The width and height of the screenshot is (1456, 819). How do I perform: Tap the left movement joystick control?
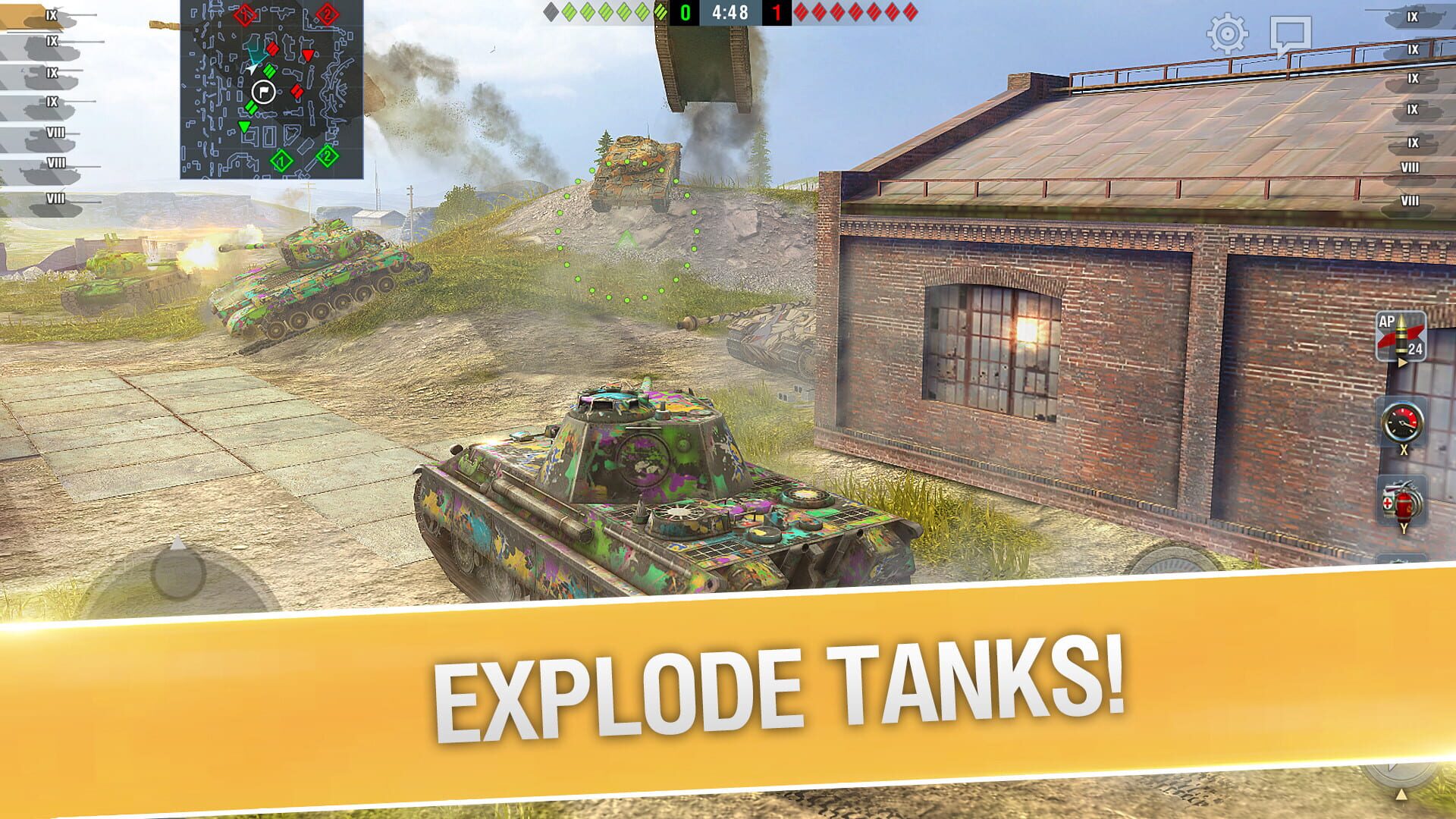pos(178,576)
